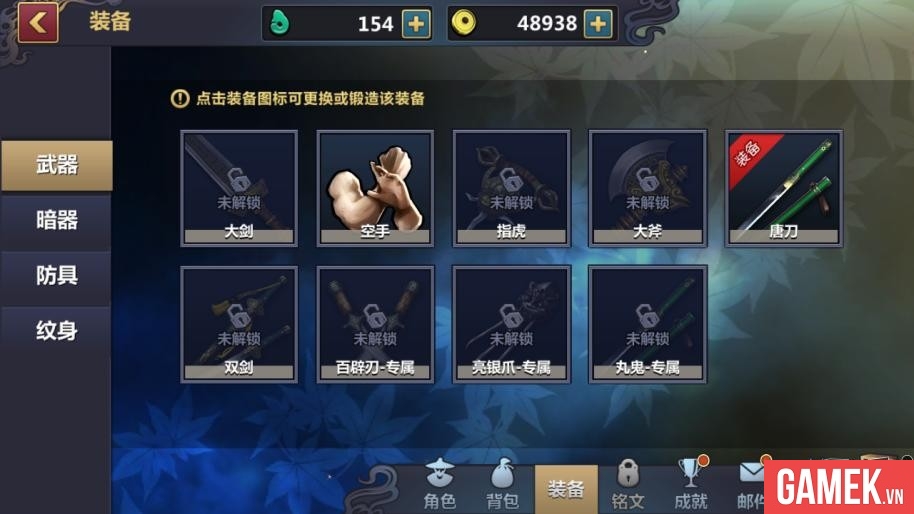Show the 纹身 tattoo tab
Image resolution: width=914 pixels, height=514 pixels.
(x=56, y=330)
